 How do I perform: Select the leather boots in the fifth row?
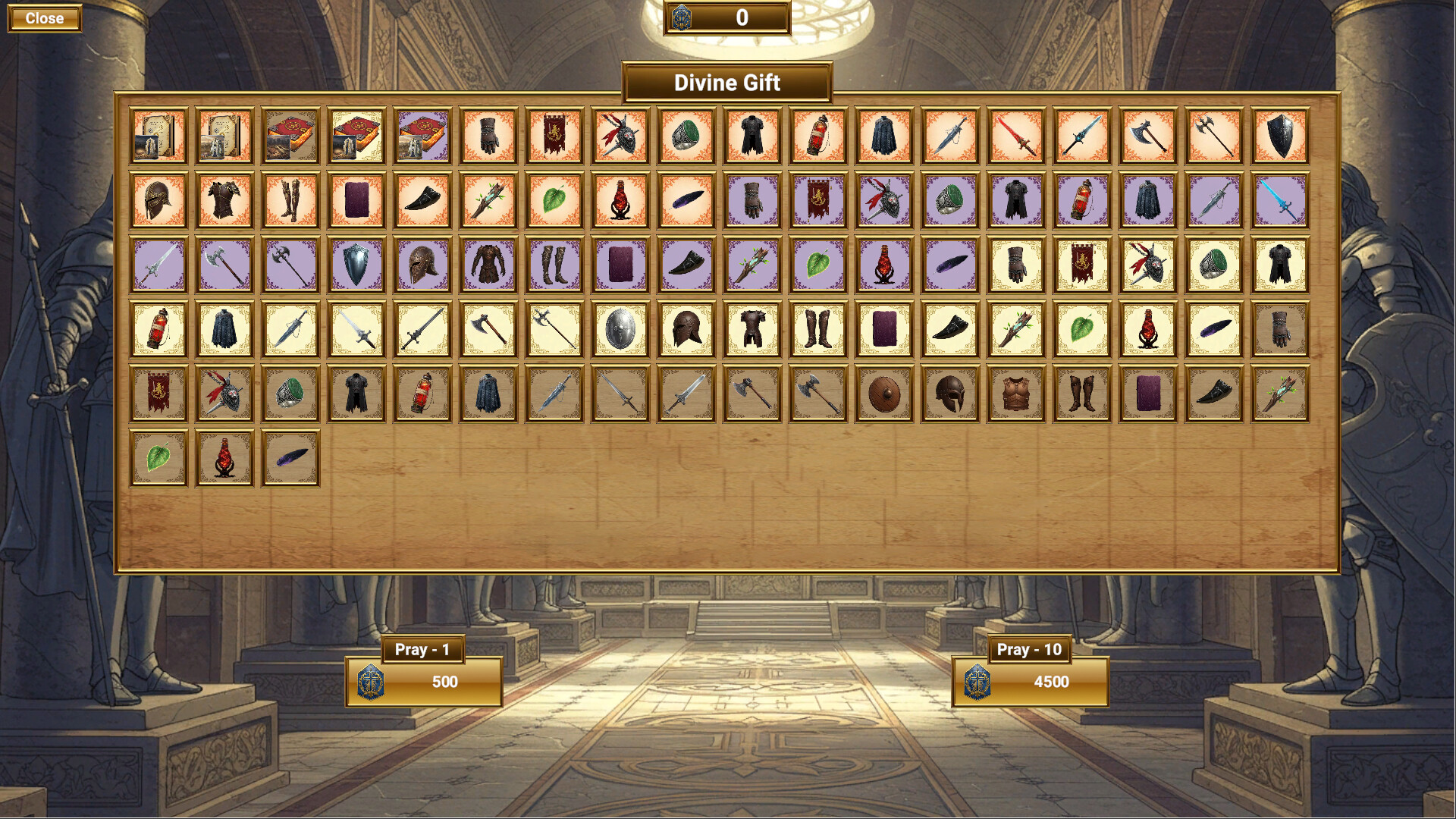[x=1082, y=394]
